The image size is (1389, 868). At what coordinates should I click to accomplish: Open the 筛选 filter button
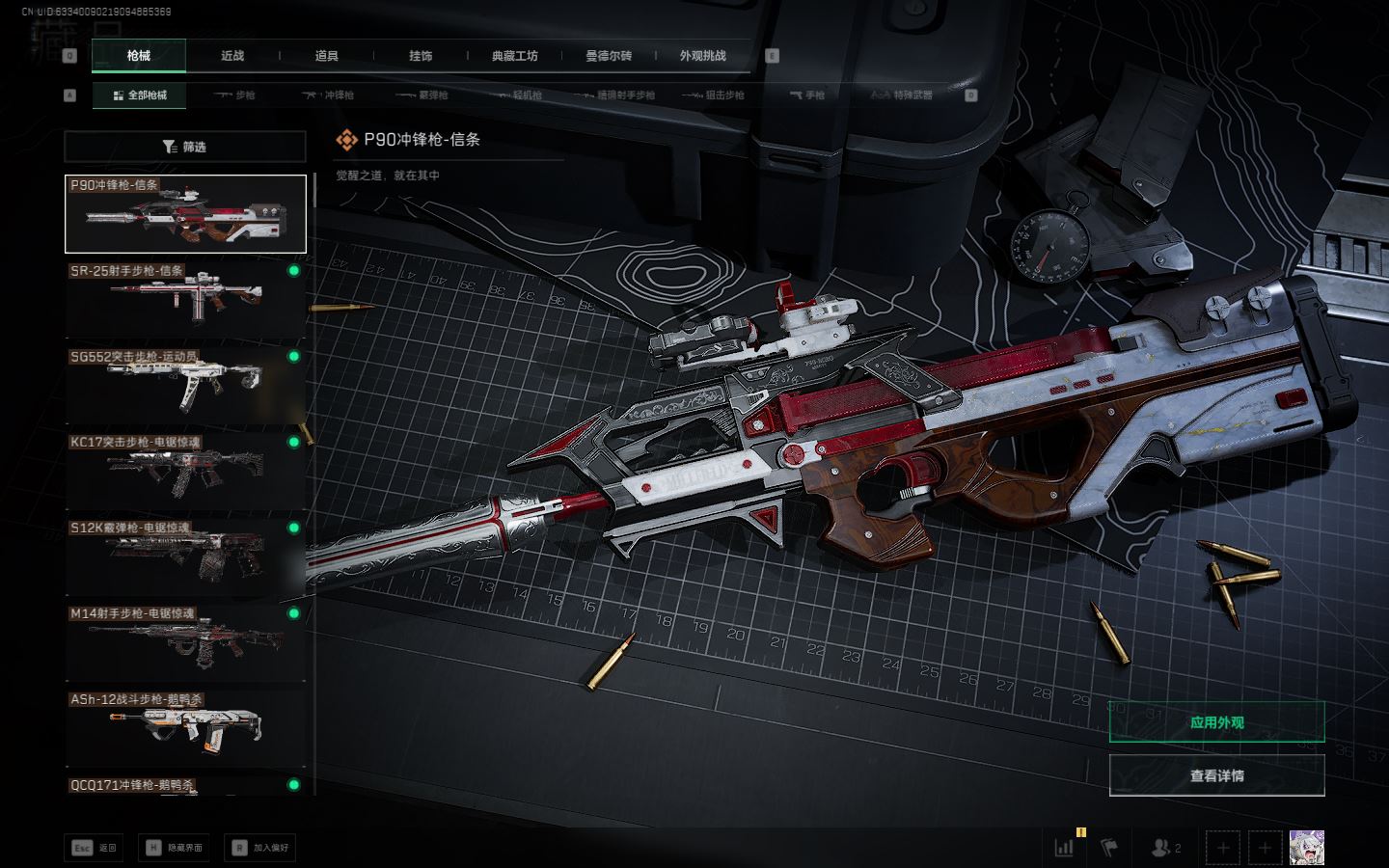(184, 147)
